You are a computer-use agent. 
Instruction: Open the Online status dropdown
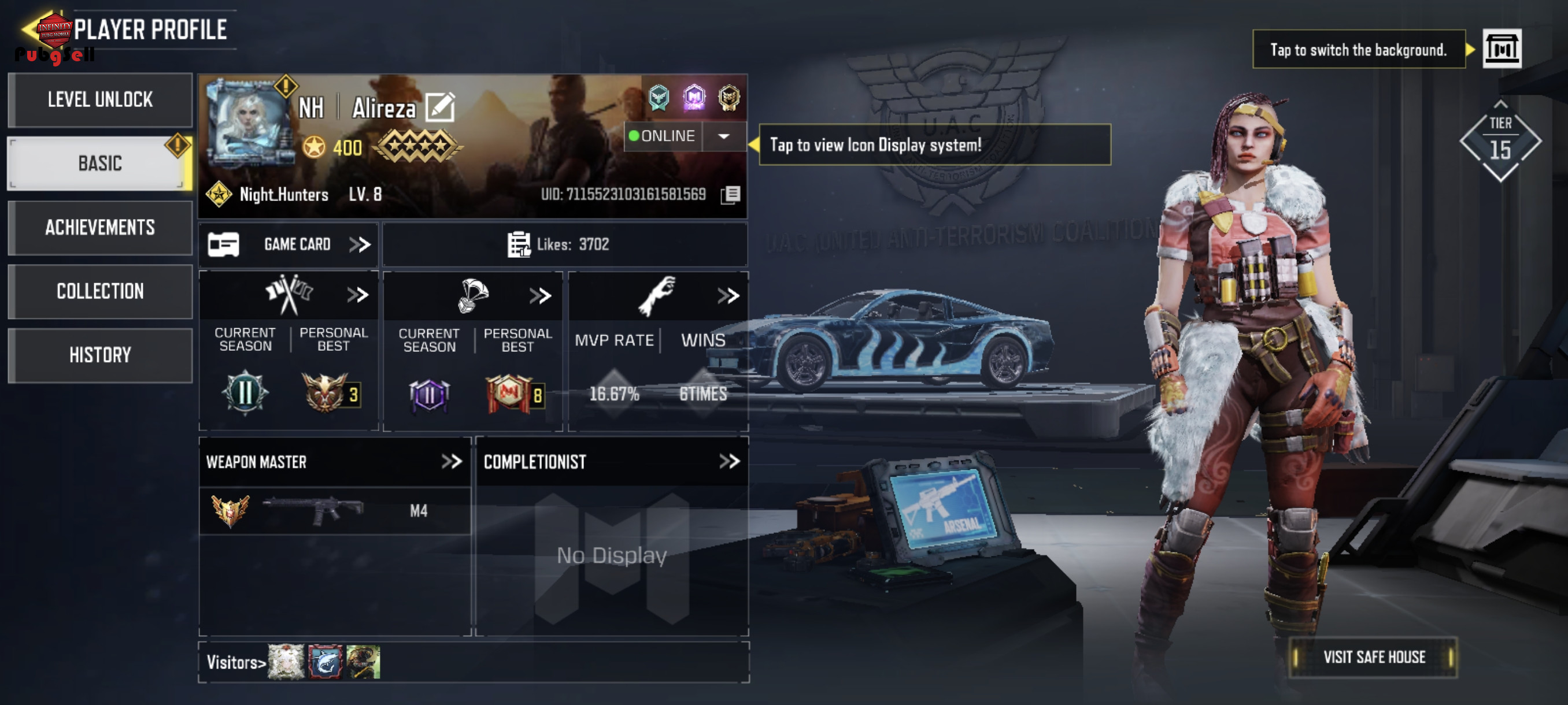pyautogui.click(x=724, y=136)
